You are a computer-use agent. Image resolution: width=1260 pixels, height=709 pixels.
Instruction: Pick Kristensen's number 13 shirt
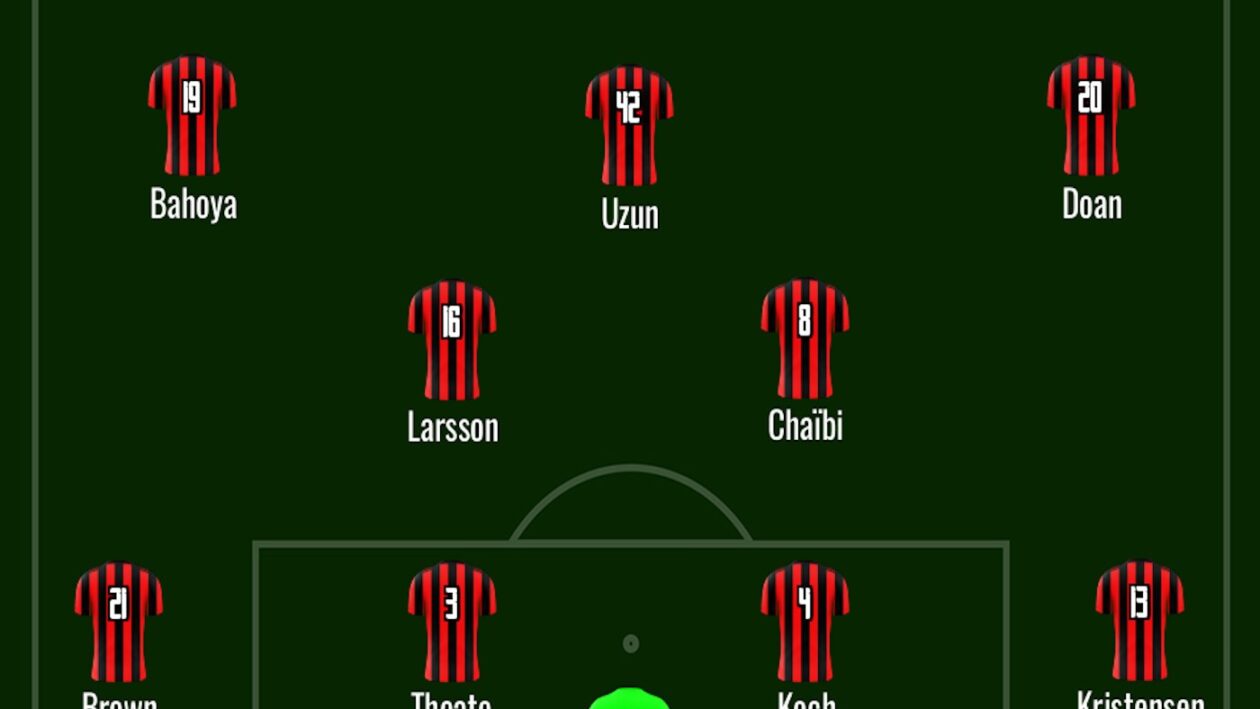1140,620
